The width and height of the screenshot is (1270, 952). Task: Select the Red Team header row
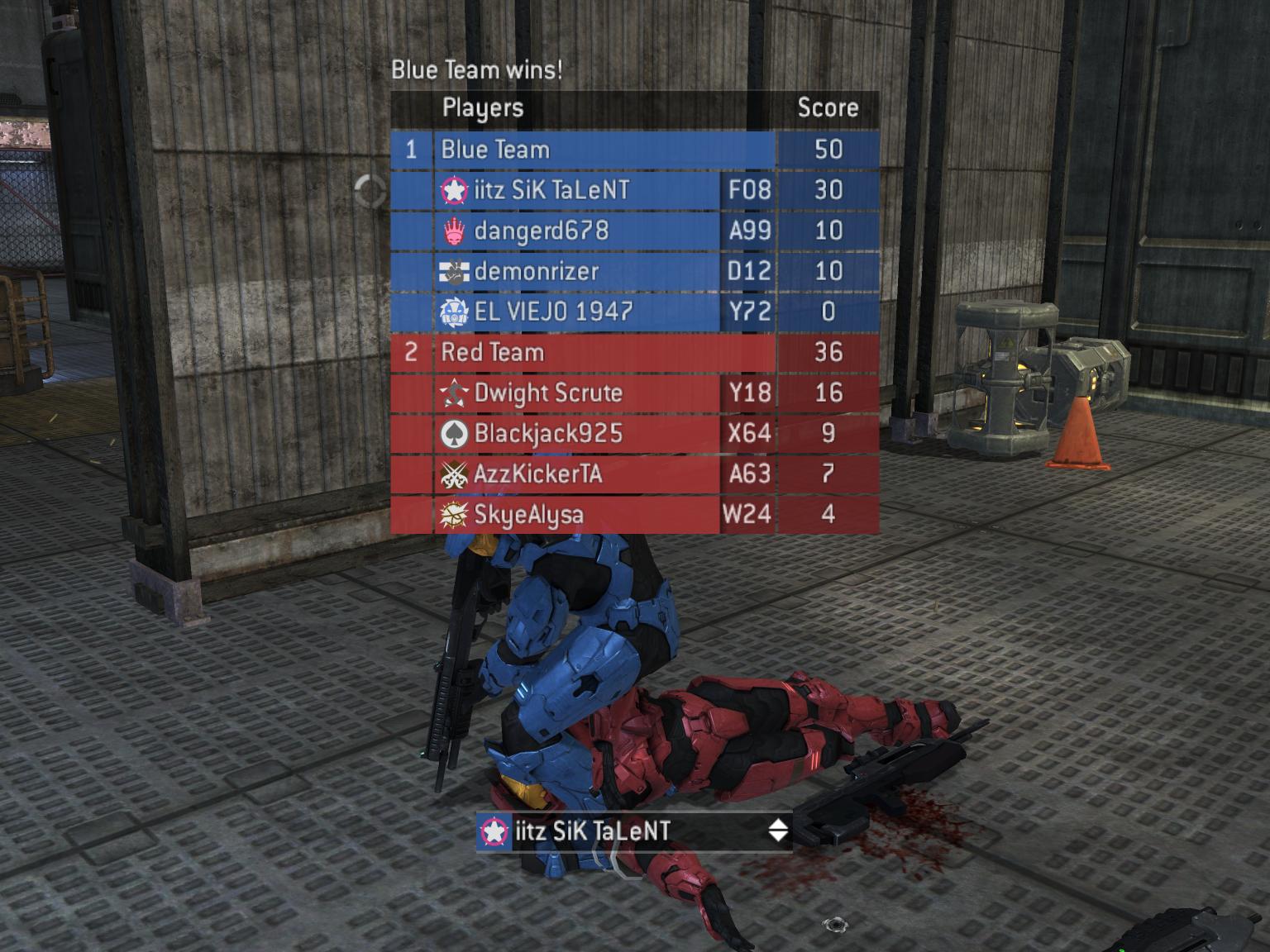[604, 352]
